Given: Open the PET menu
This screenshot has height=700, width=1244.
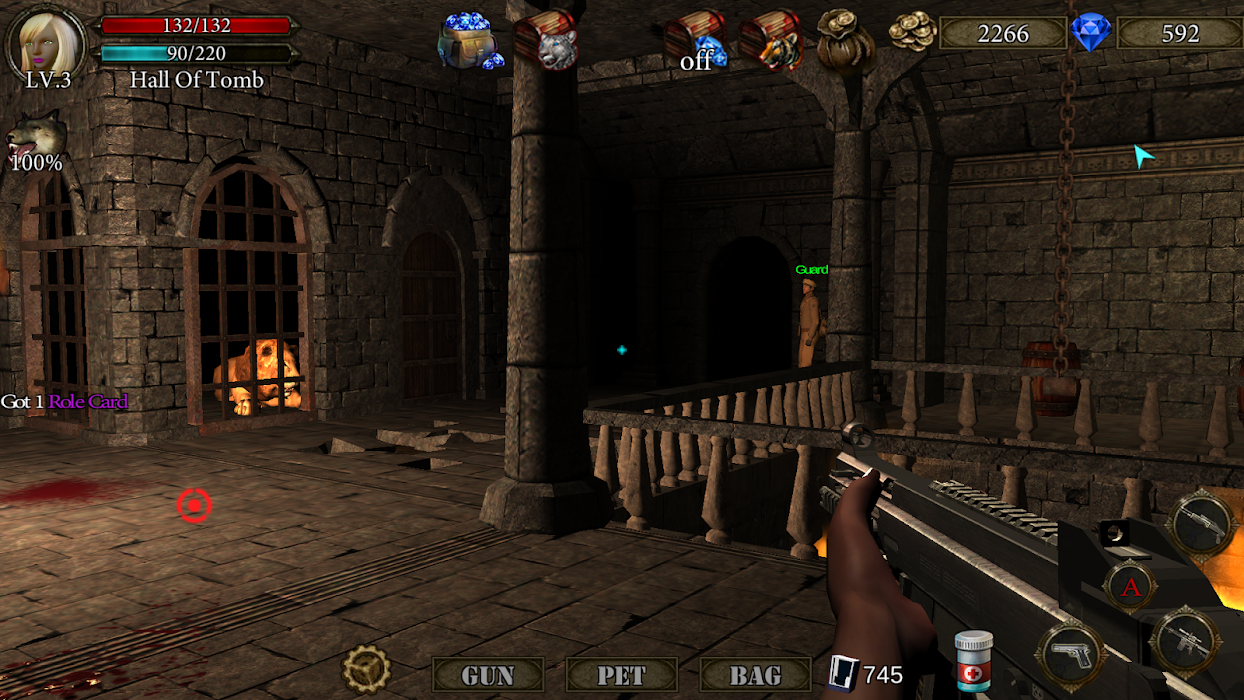Looking at the screenshot, I should pos(621,675).
